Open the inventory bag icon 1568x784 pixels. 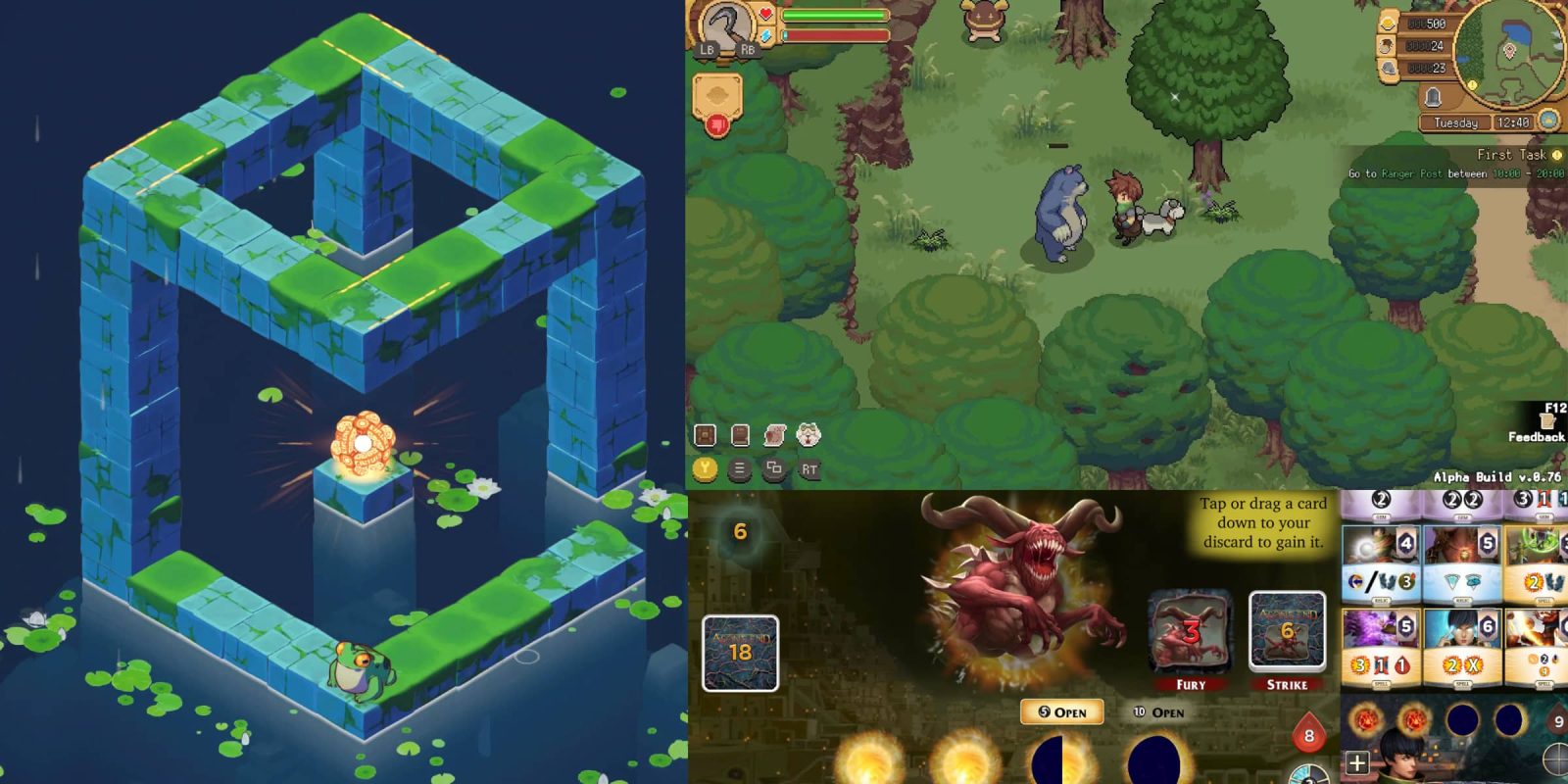705,434
